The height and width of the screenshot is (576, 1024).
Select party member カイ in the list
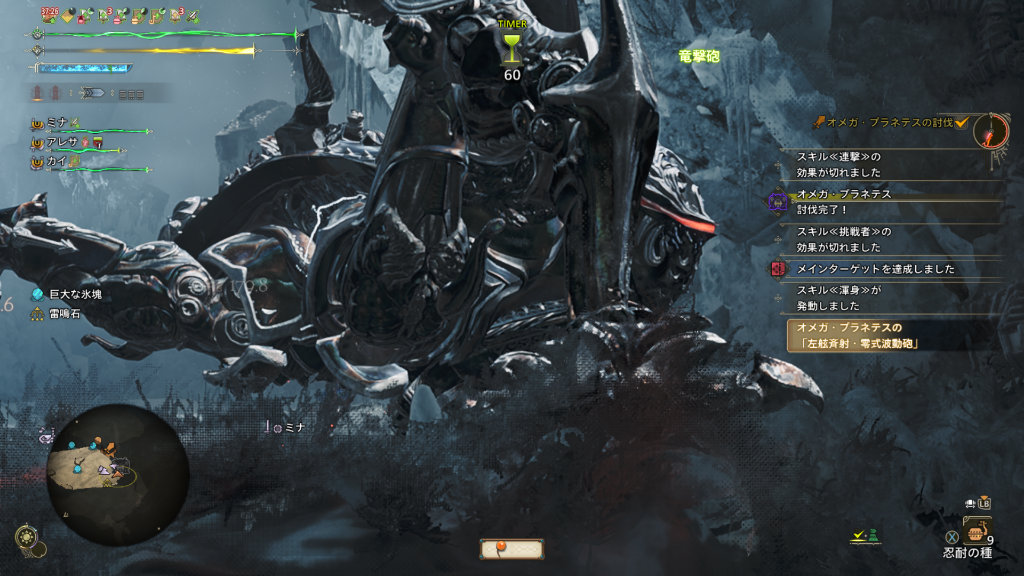[x=56, y=160]
